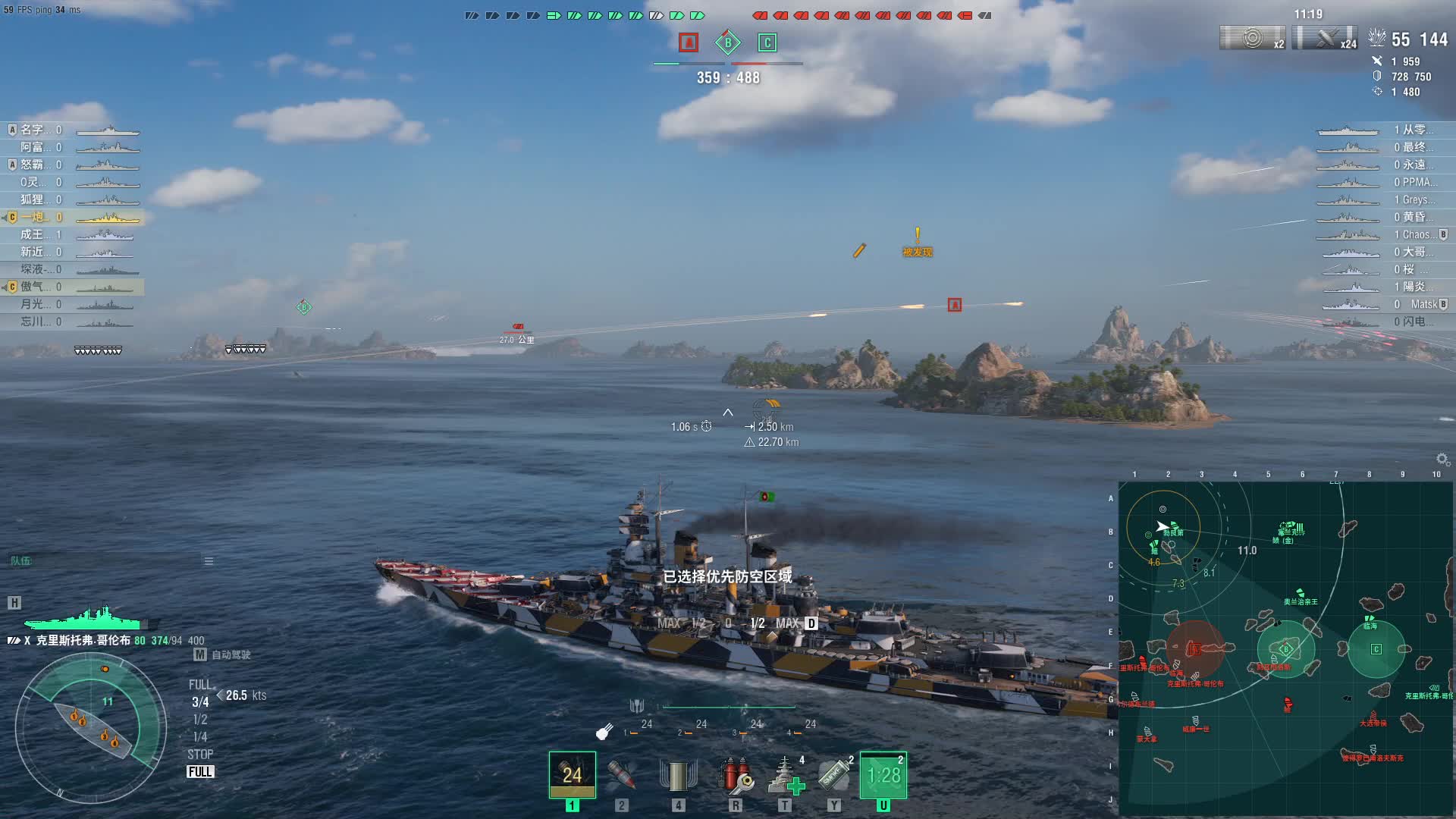Click capture point C on the minimap
This screenshot has height=819, width=1456.
[x=1376, y=649]
